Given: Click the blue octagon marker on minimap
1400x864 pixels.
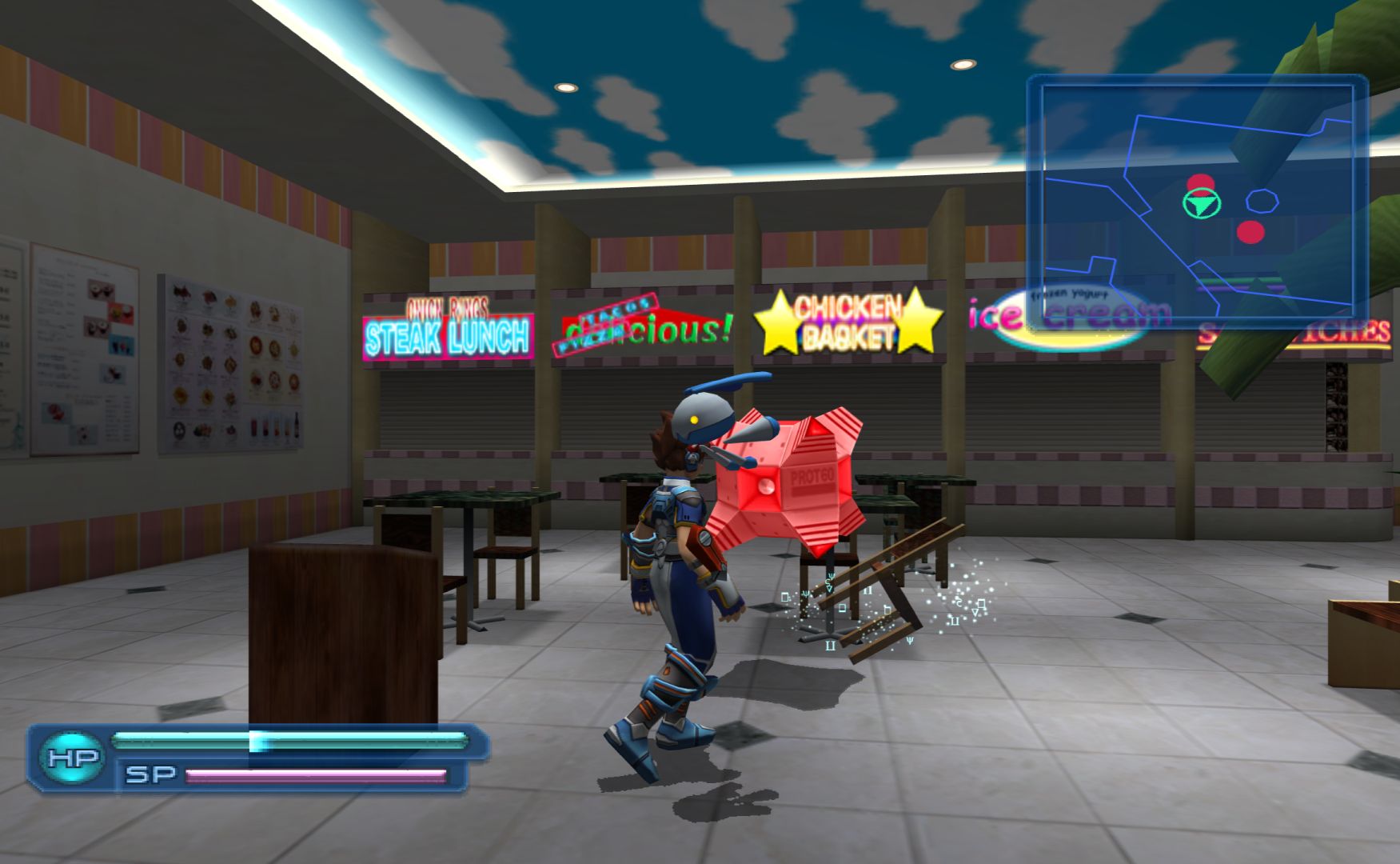Looking at the screenshot, I should [1262, 201].
